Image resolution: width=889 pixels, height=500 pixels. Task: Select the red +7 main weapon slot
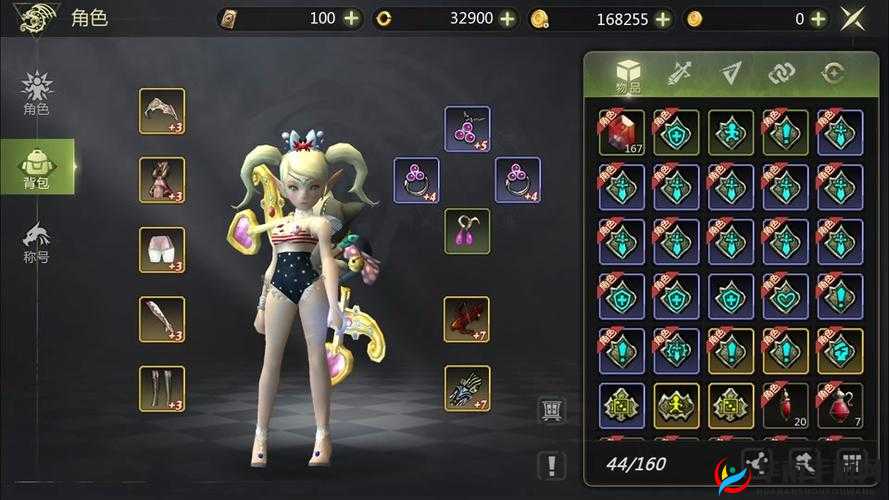[467, 319]
